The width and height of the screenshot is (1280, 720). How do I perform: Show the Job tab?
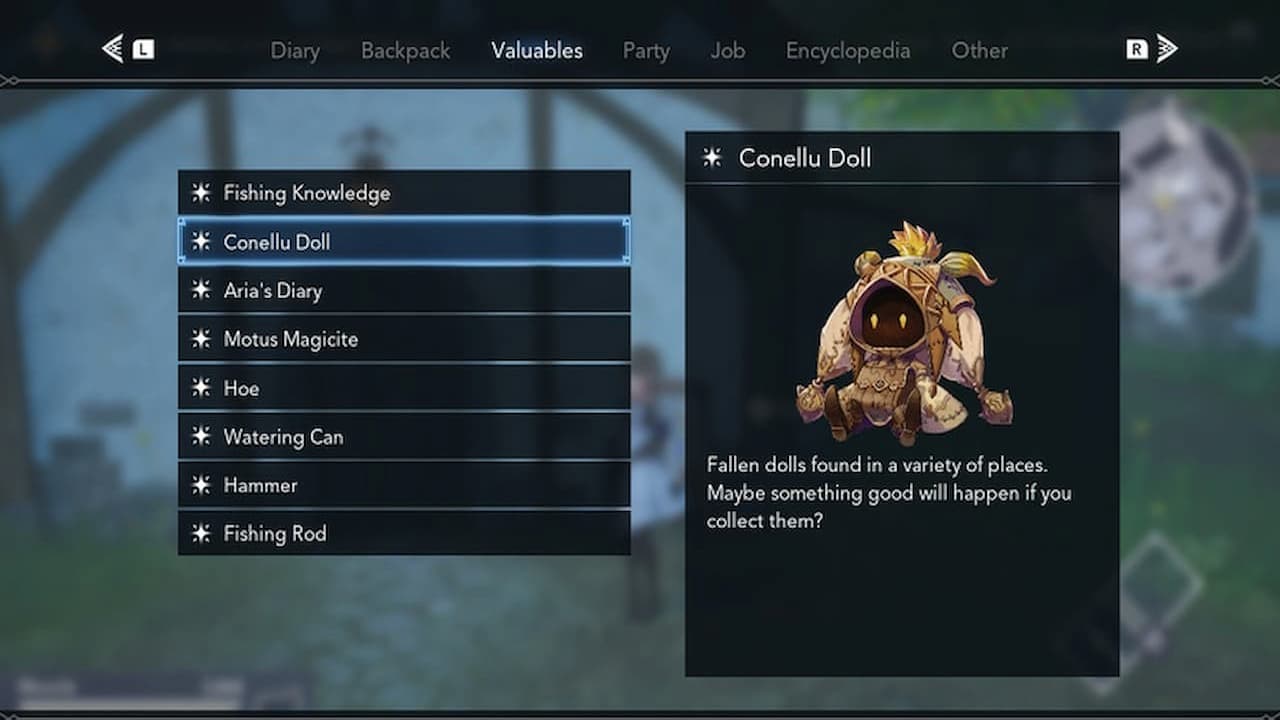pyautogui.click(x=728, y=50)
